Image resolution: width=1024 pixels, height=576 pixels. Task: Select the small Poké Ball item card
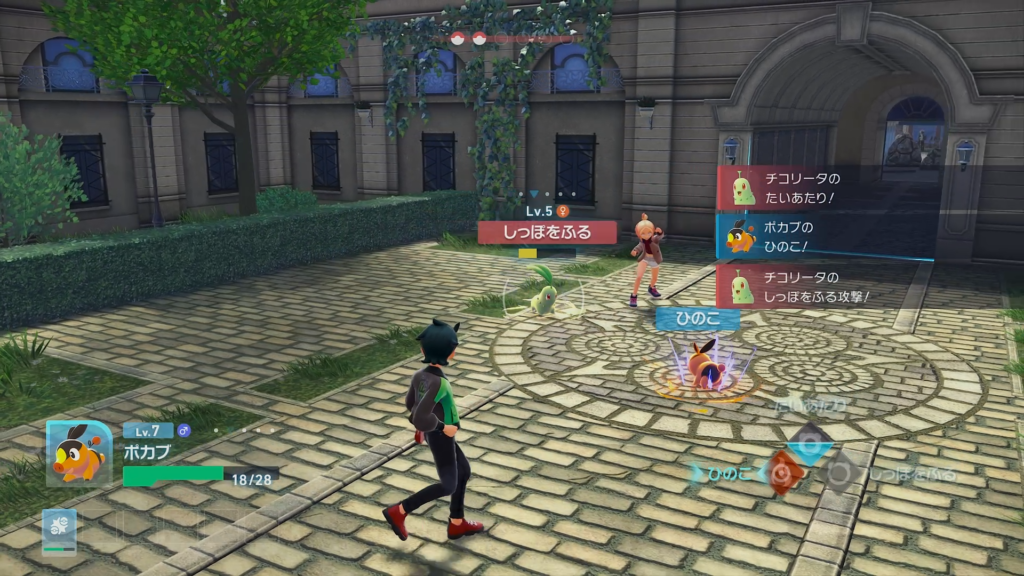click(59, 530)
